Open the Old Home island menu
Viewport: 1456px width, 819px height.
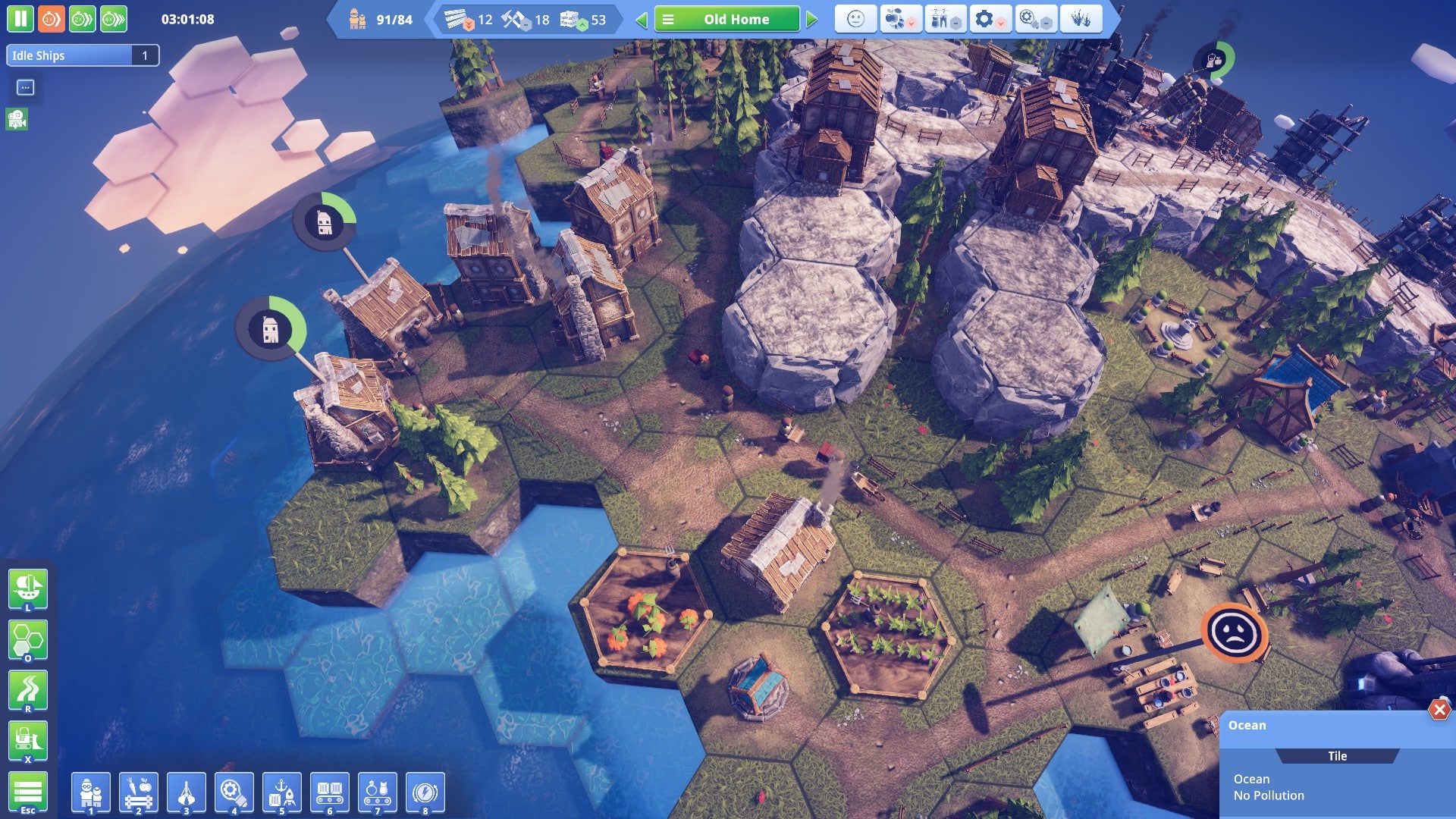point(726,20)
